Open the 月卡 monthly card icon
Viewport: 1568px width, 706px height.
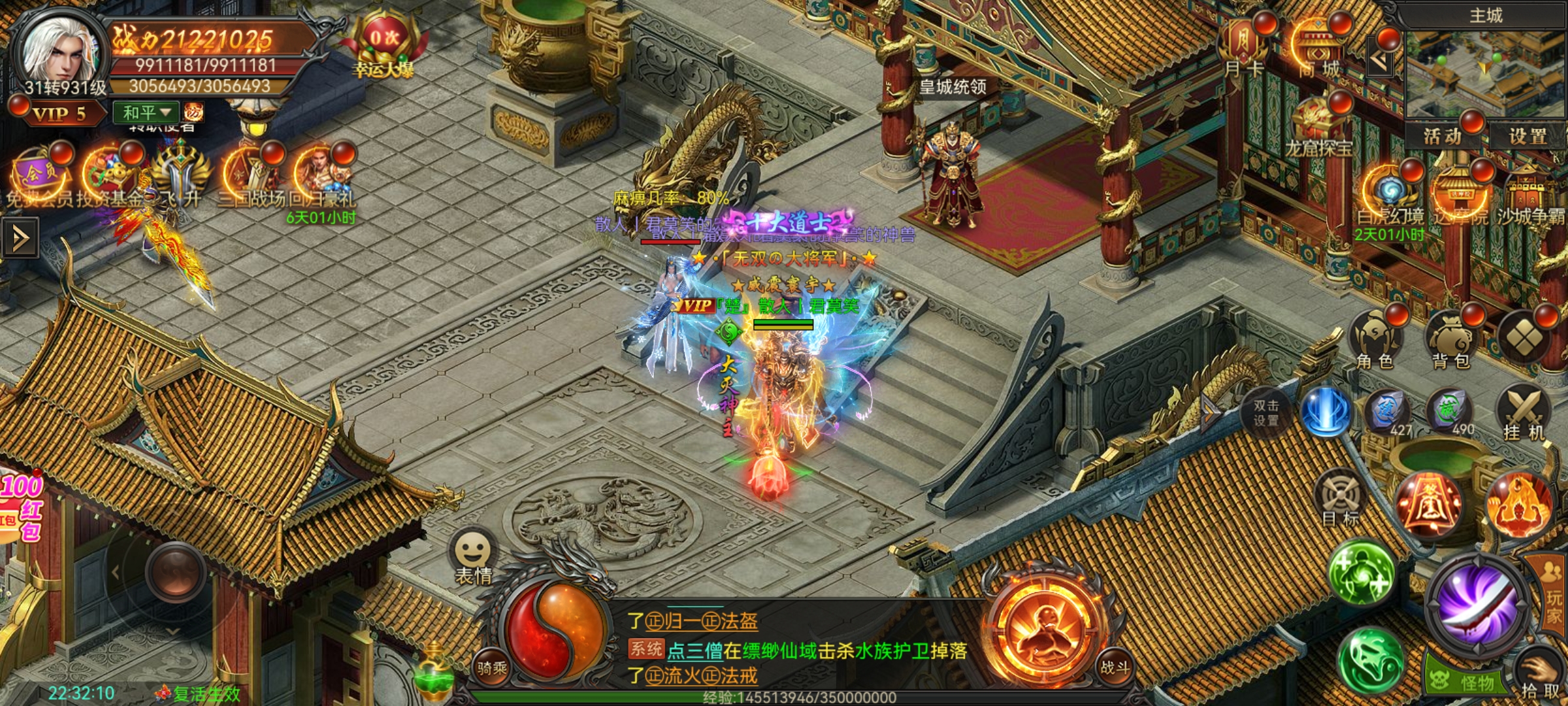click(x=1244, y=46)
